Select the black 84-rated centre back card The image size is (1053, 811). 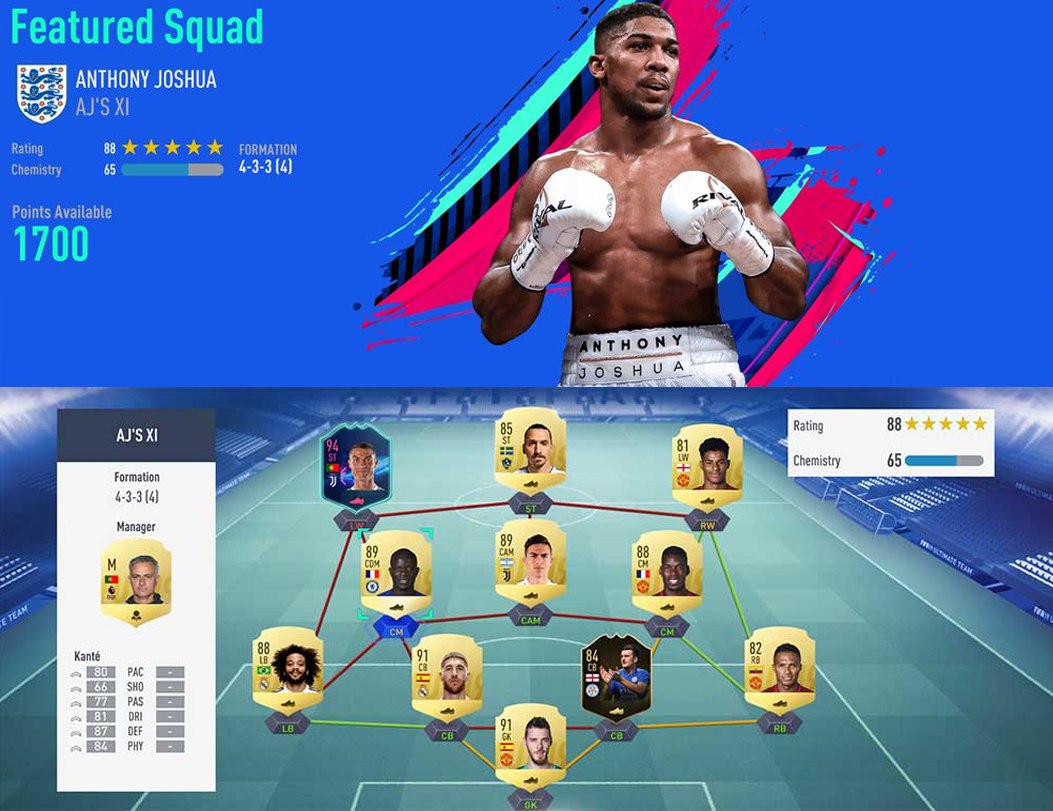(616, 674)
